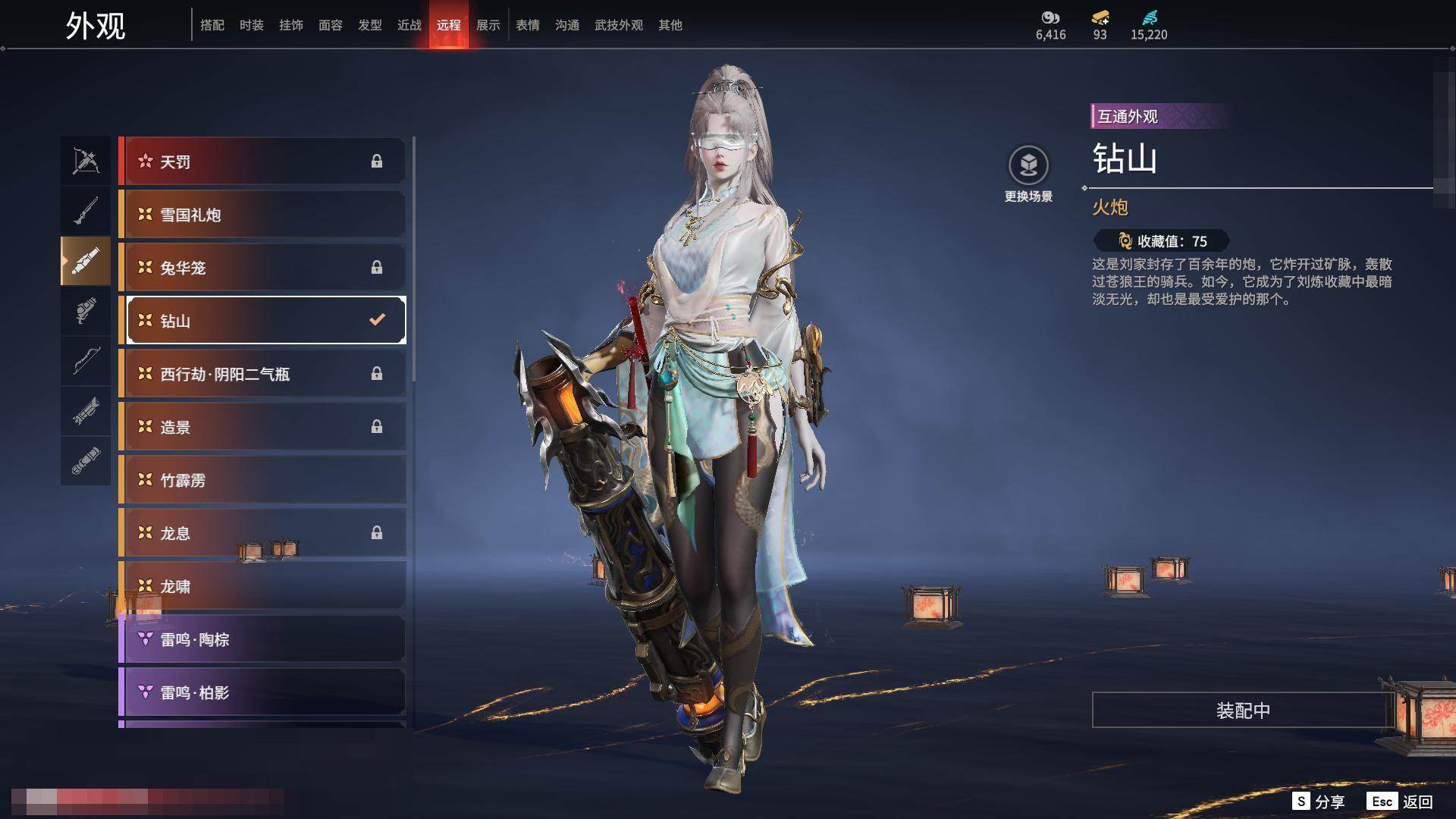The width and height of the screenshot is (1456, 819).
Task: Open the 搭配 tab
Action: click(x=212, y=25)
